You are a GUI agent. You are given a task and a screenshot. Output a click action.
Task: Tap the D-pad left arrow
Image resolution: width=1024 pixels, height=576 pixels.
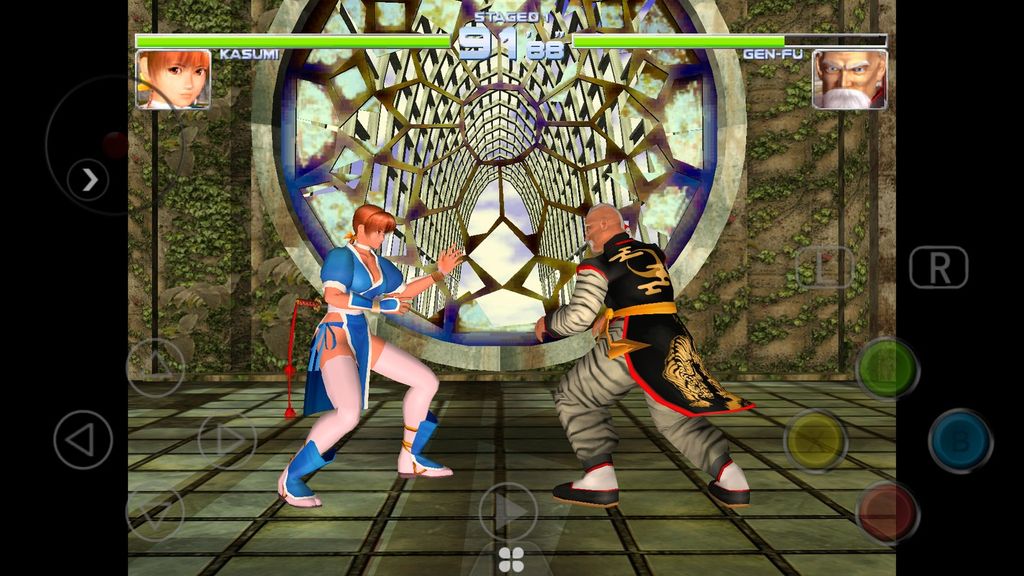pyautogui.click(x=83, y=440)
